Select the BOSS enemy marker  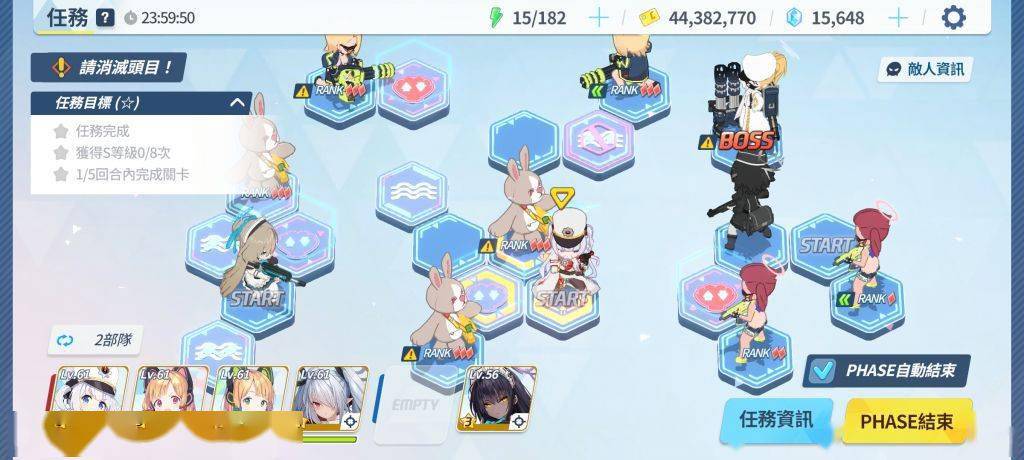(x=746, y=140)
